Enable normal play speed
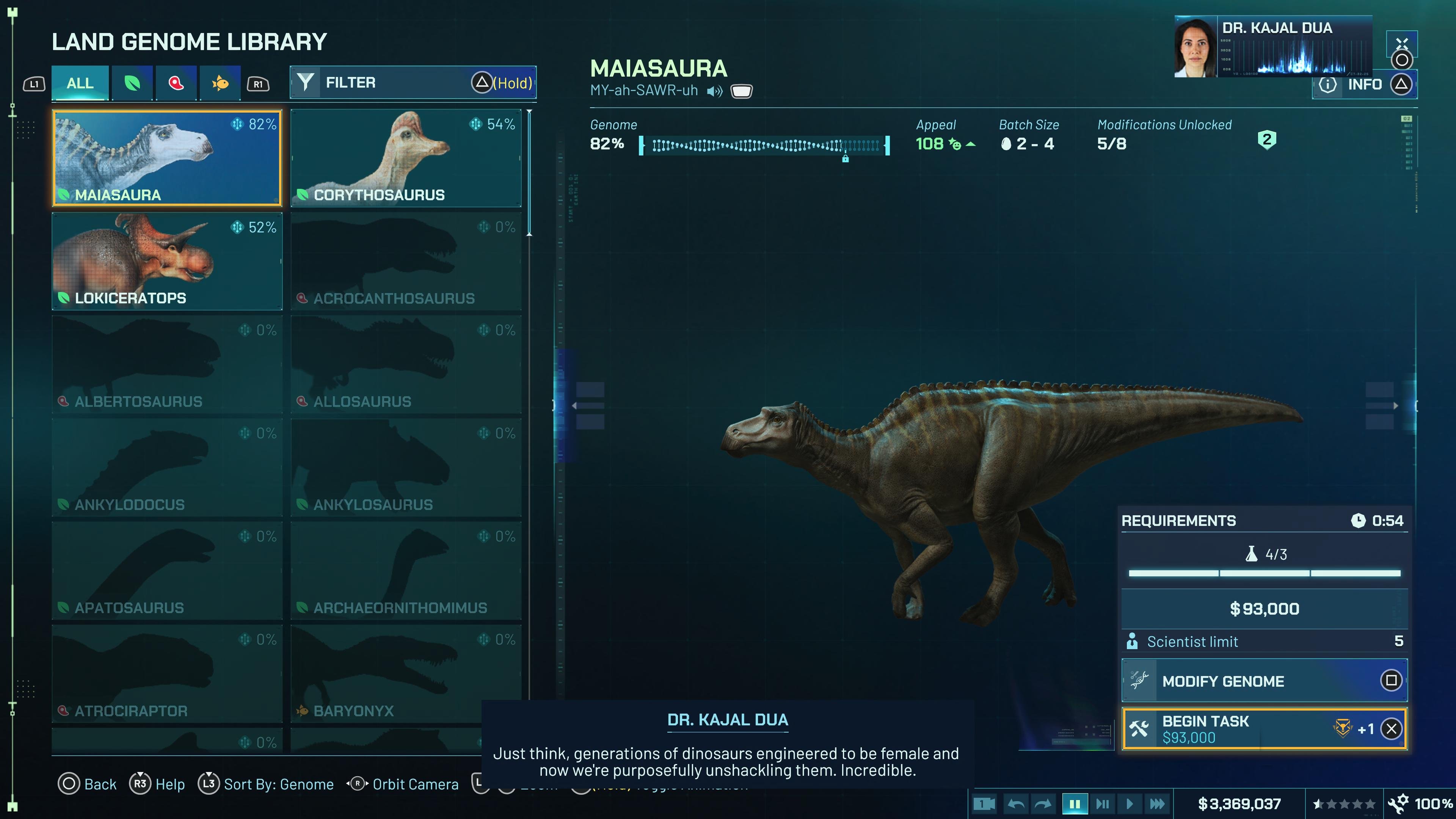Screen dimensions: 1456x819 [x=1130, y=803]
